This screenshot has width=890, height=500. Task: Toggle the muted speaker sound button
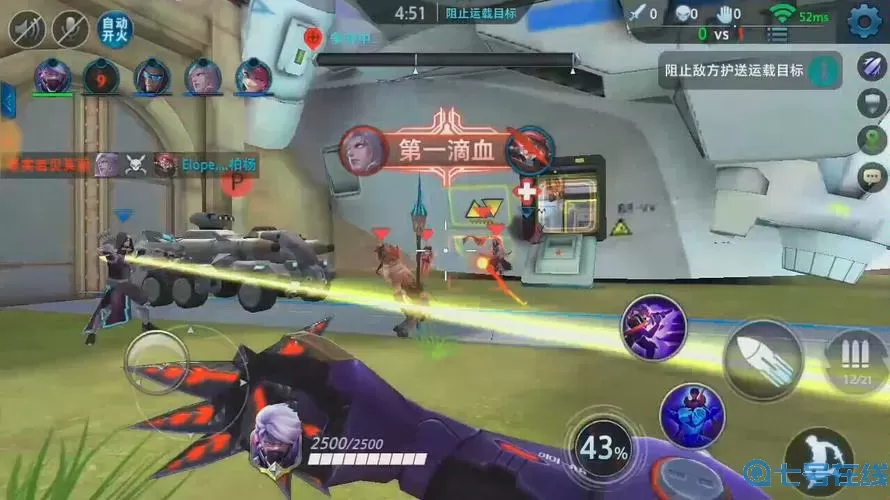tap(27, 29)
